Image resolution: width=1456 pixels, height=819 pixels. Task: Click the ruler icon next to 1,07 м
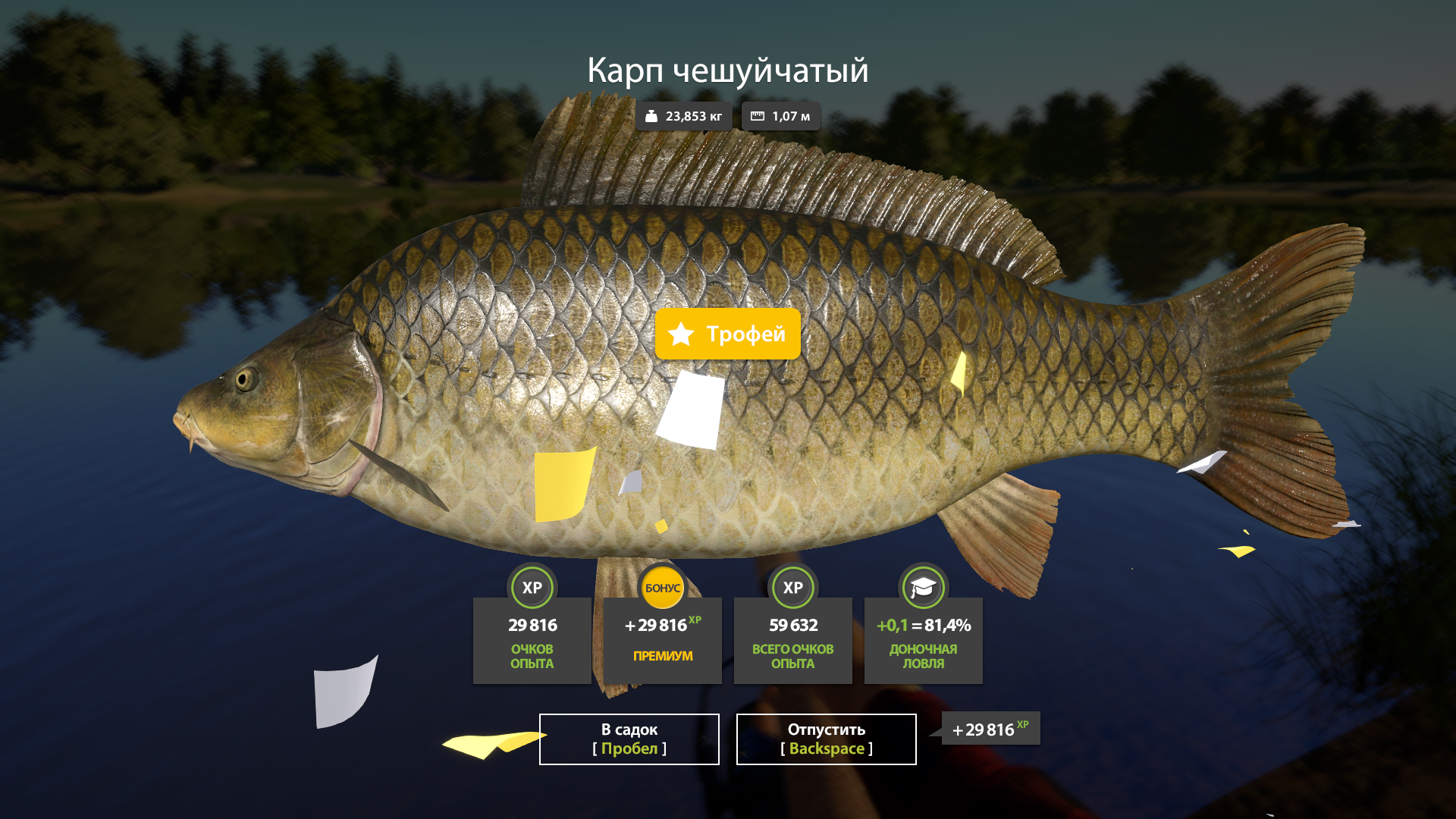tap(756, 116)
